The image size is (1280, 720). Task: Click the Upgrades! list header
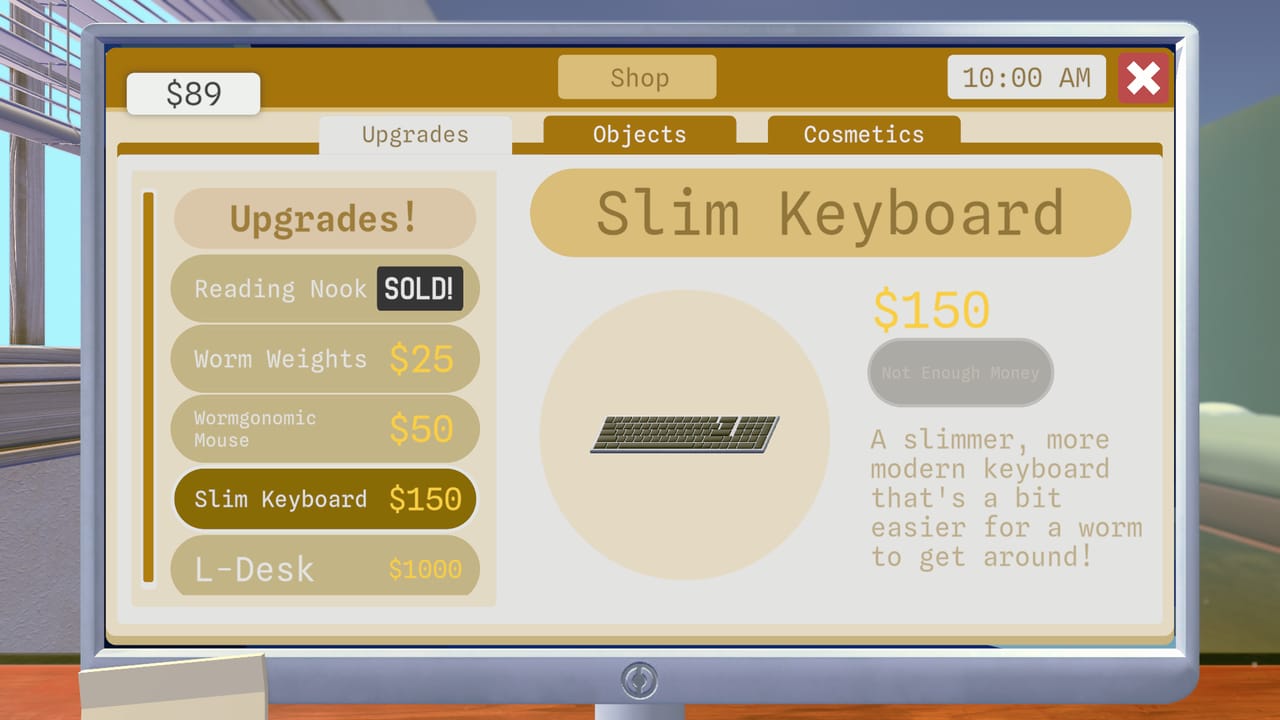[x=324, y=218]
